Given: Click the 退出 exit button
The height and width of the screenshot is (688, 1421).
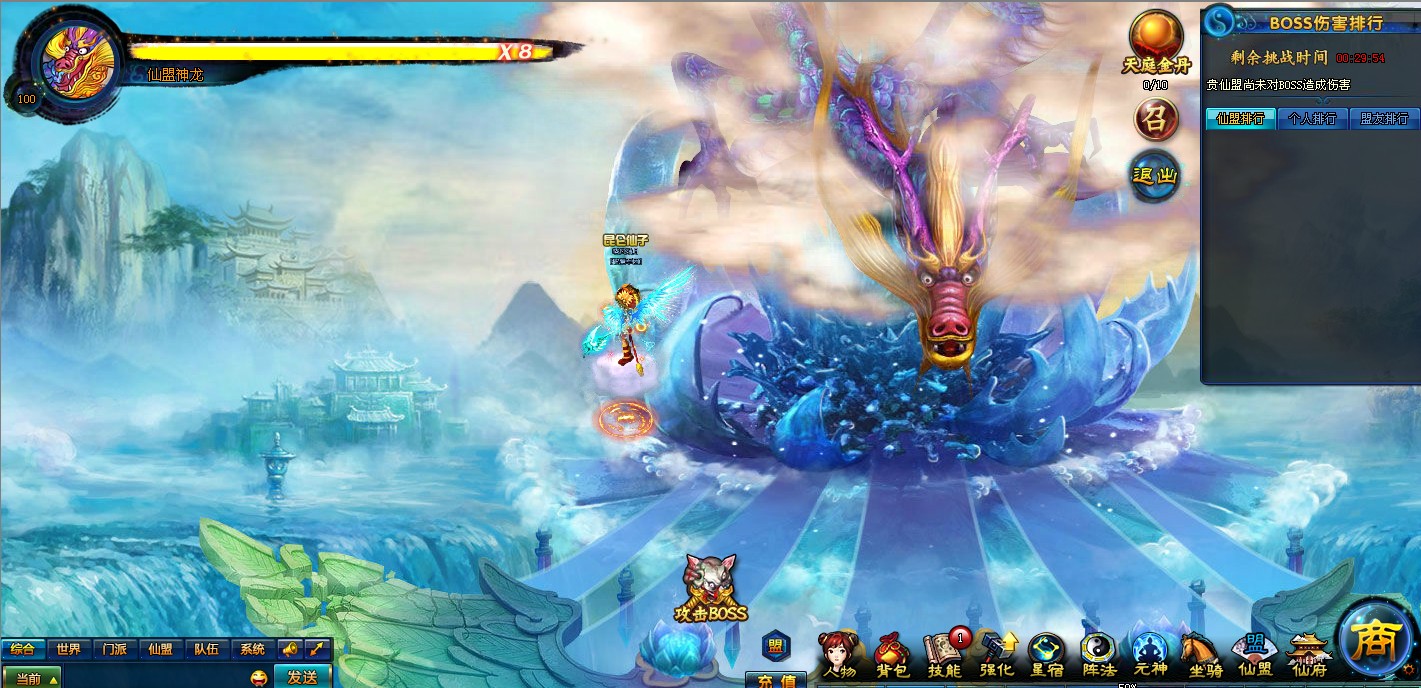Looking at the screenshot, I should pyautogui.click(x=1155, y=177).
